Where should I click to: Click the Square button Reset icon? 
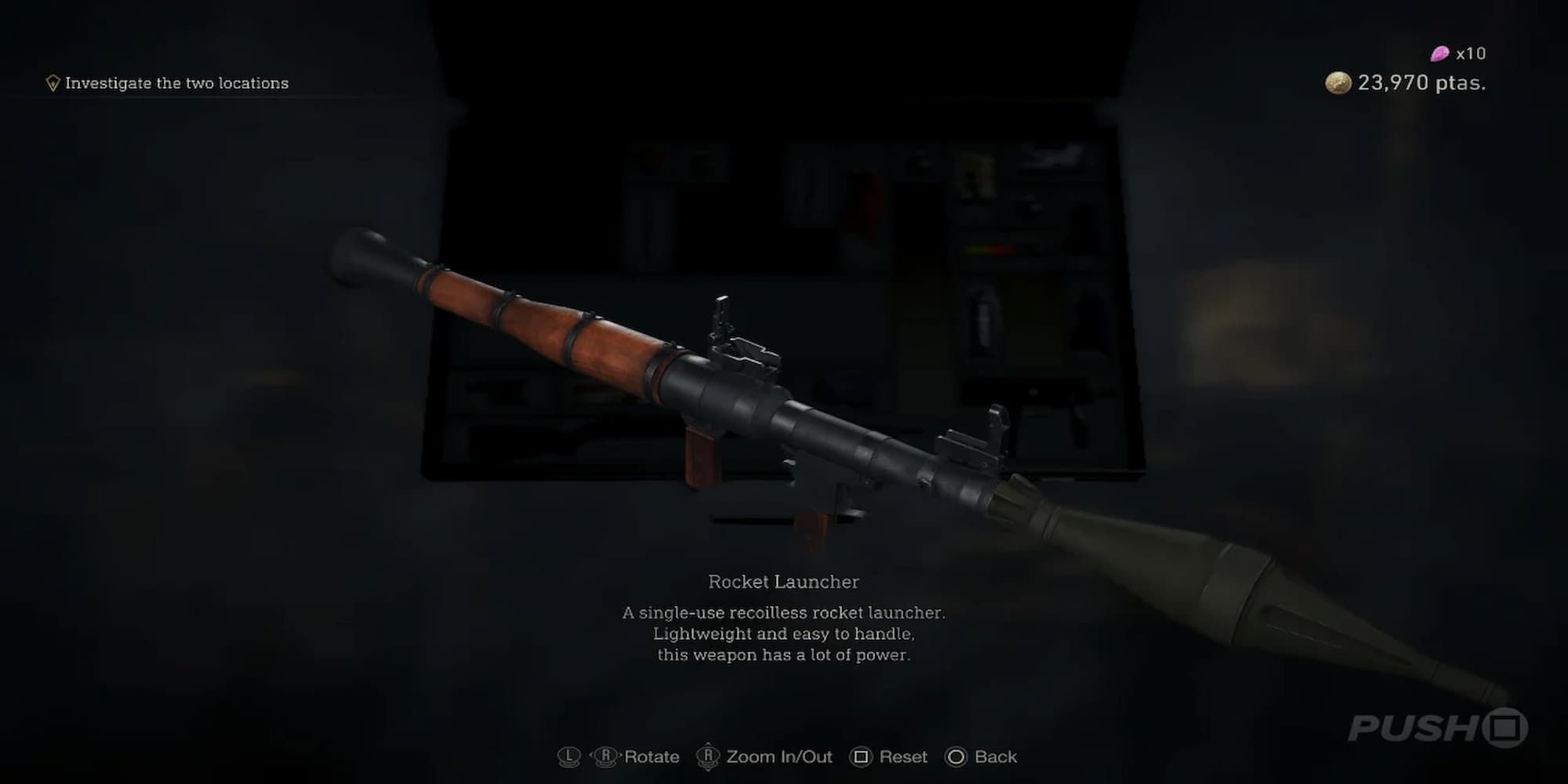pos(863,757)
